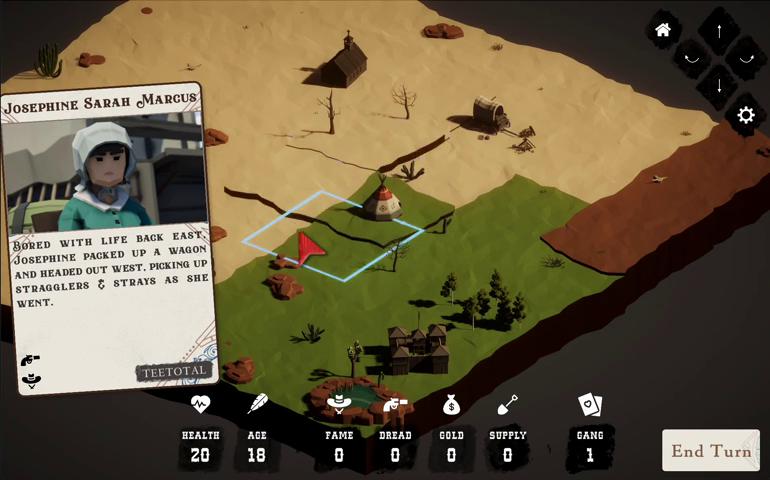End the current turn
770x480 pixels.
pyautogui.click(x=710, y=450)
